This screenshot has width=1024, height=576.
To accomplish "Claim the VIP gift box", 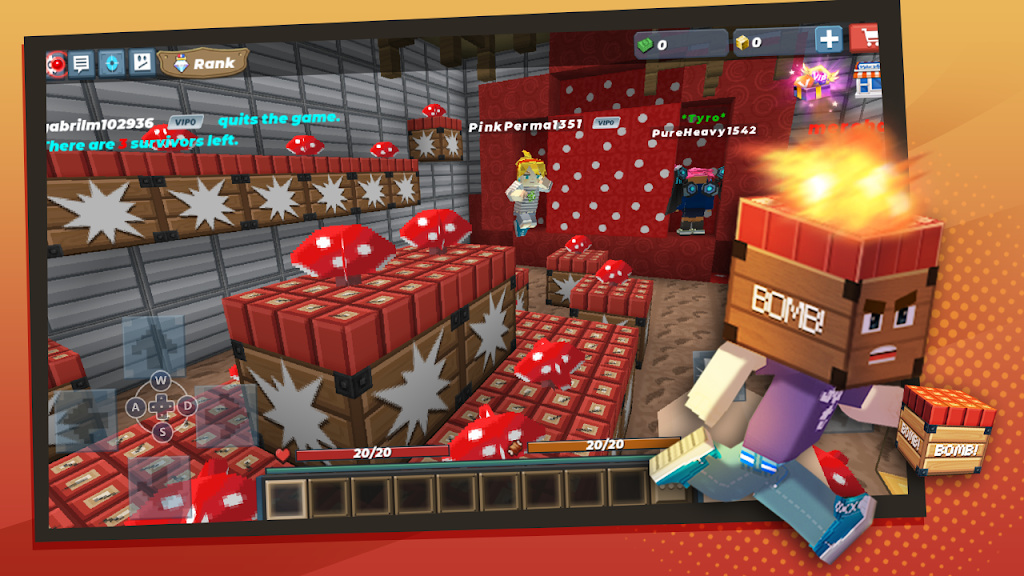I will (x=814, y=81).
